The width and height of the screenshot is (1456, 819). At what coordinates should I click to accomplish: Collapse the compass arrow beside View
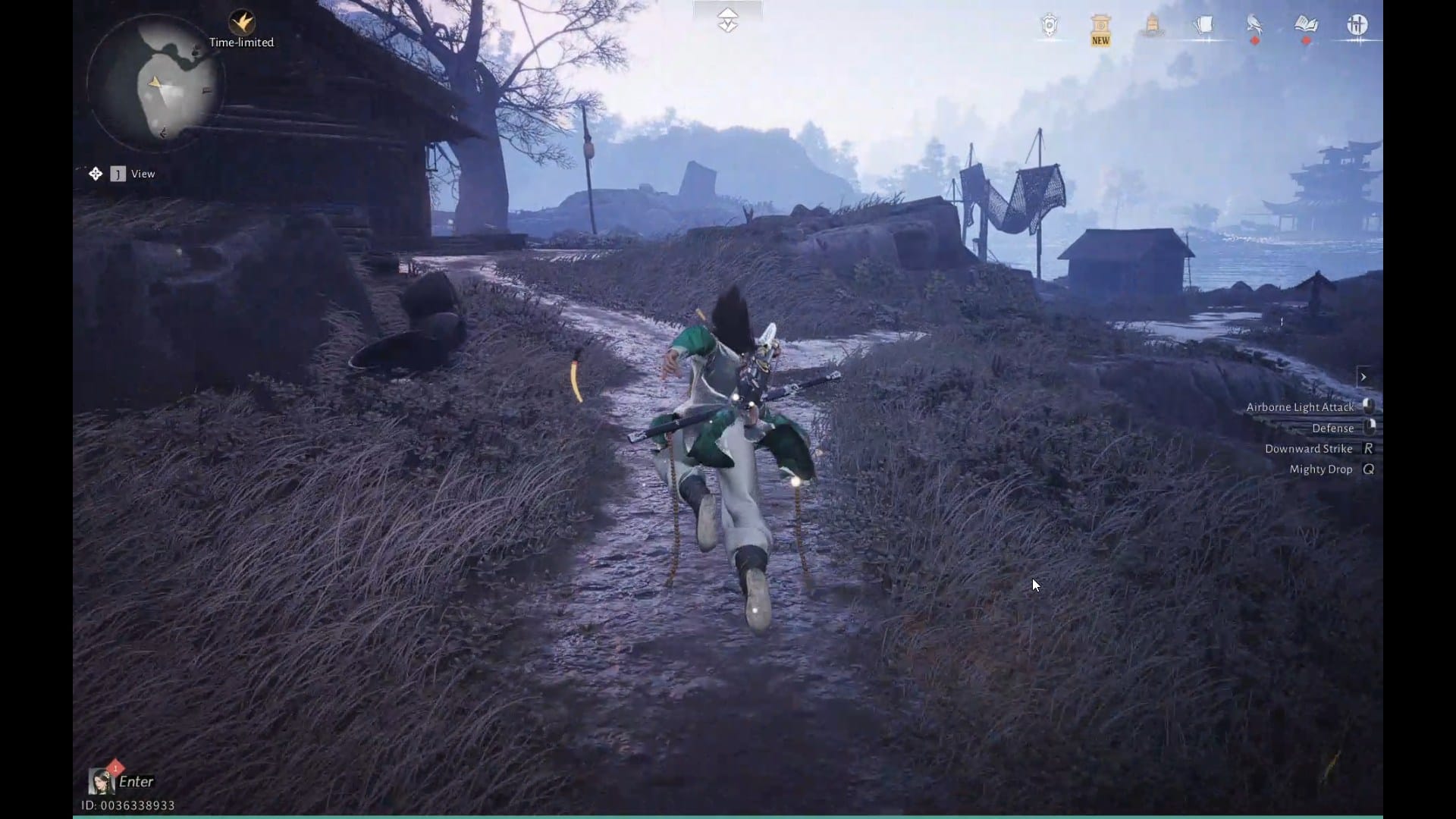(x=96, y=174)
